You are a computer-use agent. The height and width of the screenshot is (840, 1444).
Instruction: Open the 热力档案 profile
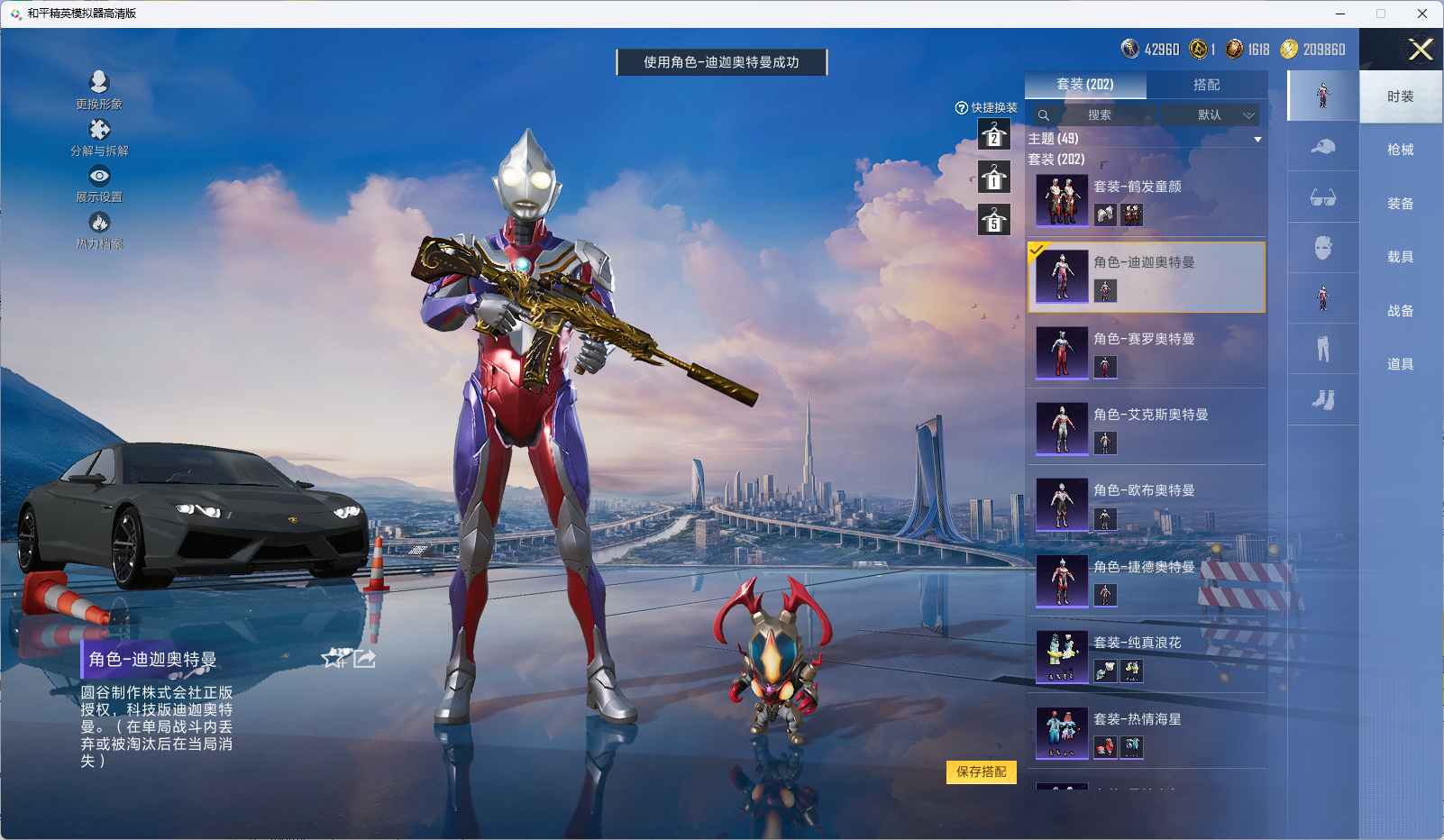point(99,229)
